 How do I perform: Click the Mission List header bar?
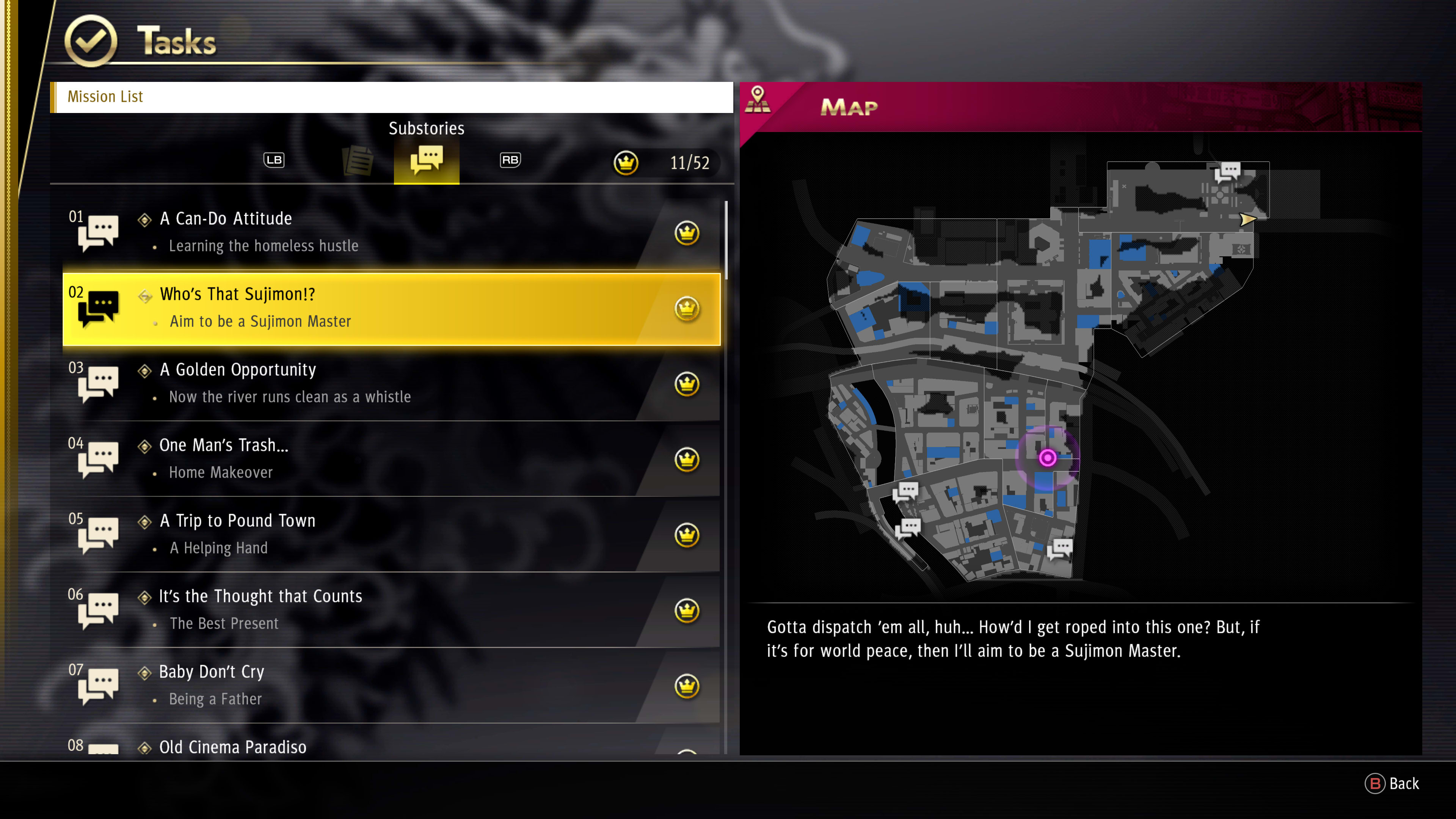coord(391,97)
